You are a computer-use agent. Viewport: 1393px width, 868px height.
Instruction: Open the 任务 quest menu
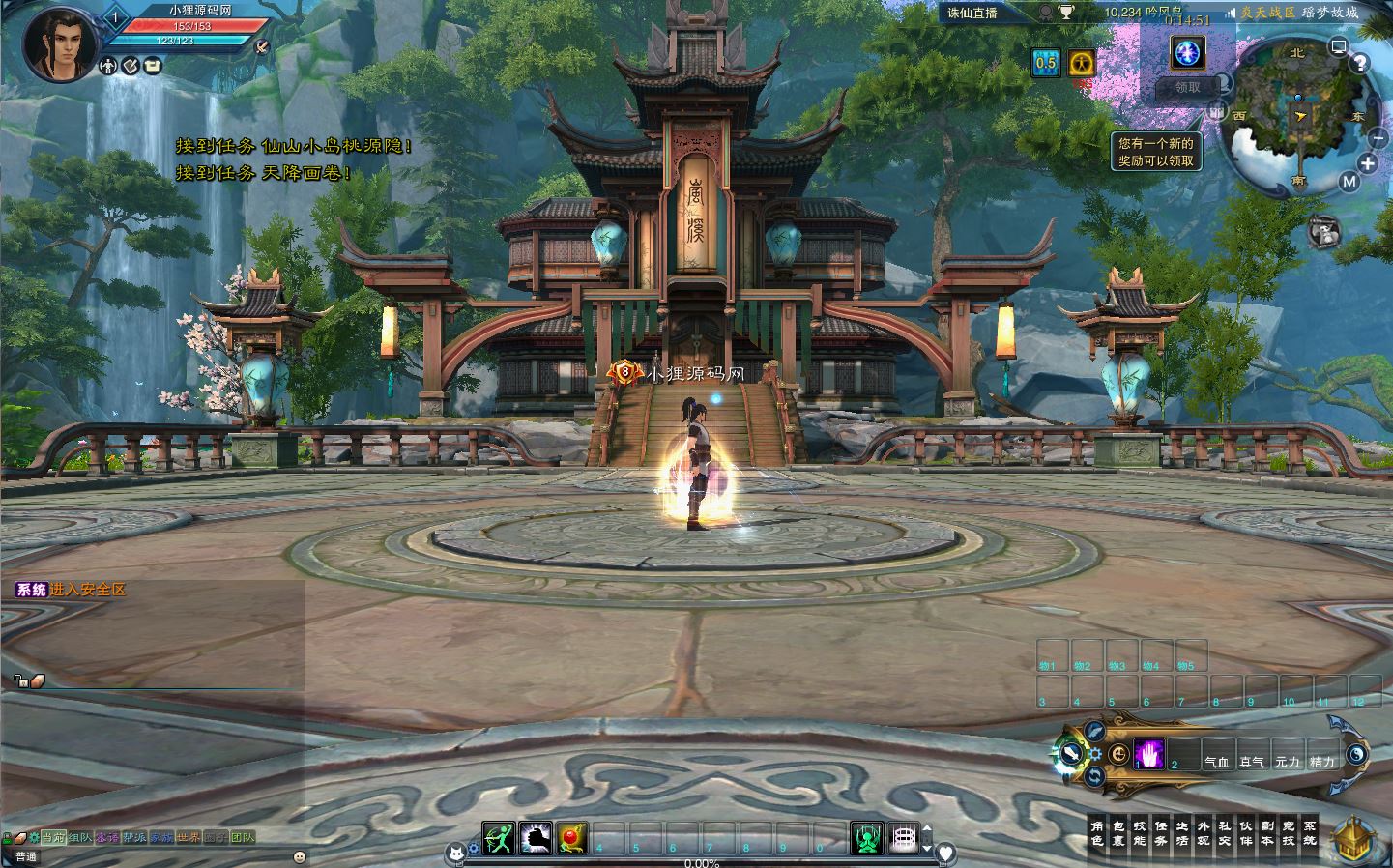1161,833
